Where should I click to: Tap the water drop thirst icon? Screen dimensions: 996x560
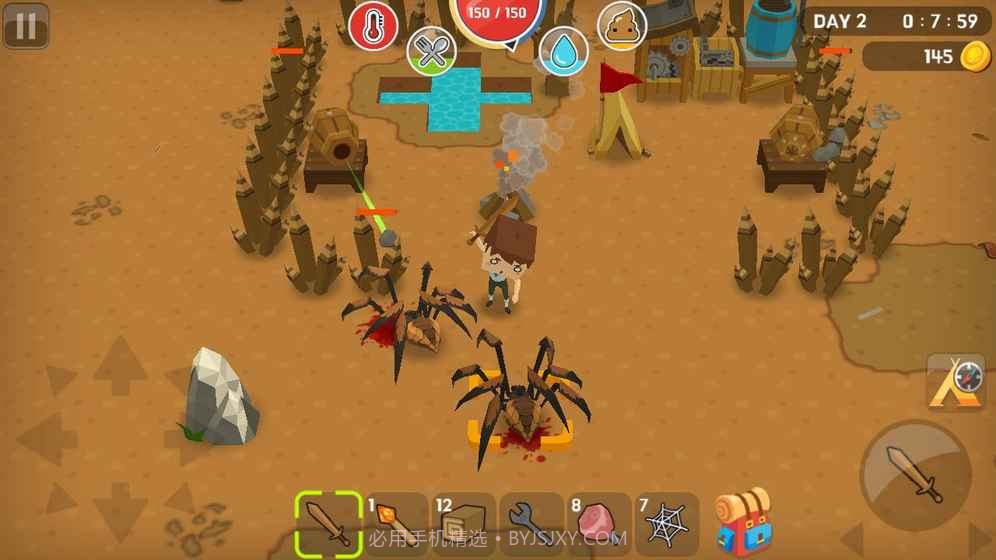pos(563,51)
